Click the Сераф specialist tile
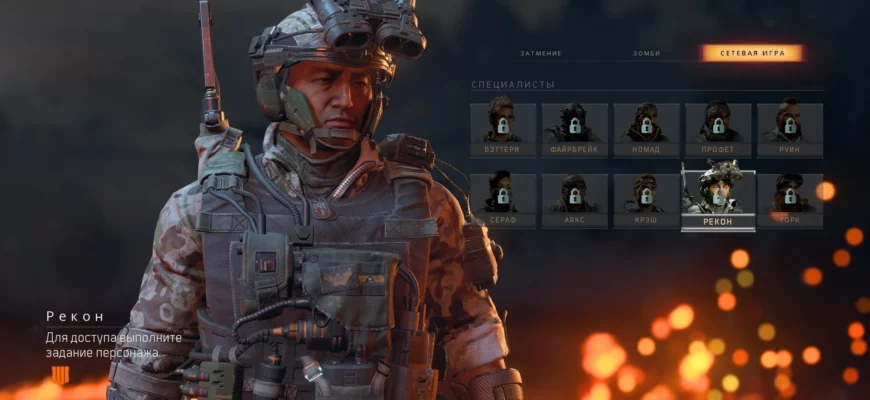The height and width of the screenshot is (400, 870). 502,200
